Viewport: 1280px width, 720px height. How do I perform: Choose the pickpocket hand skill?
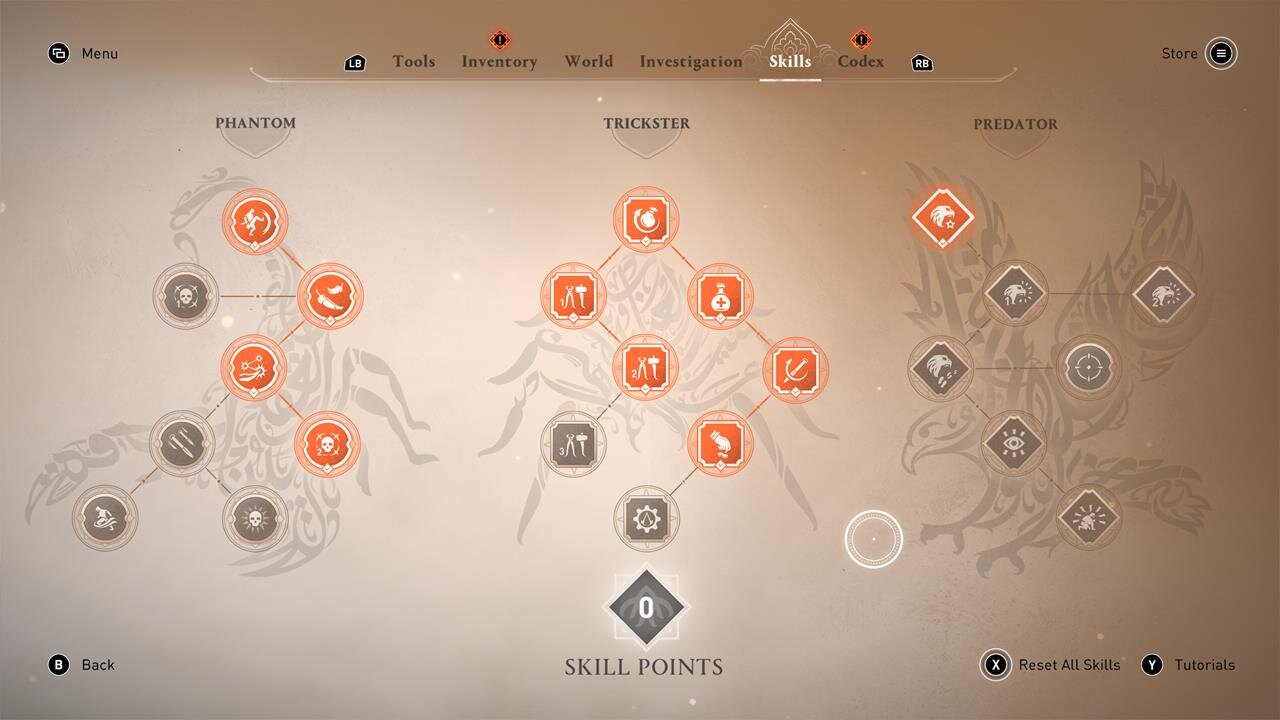[x=720, y=443]
